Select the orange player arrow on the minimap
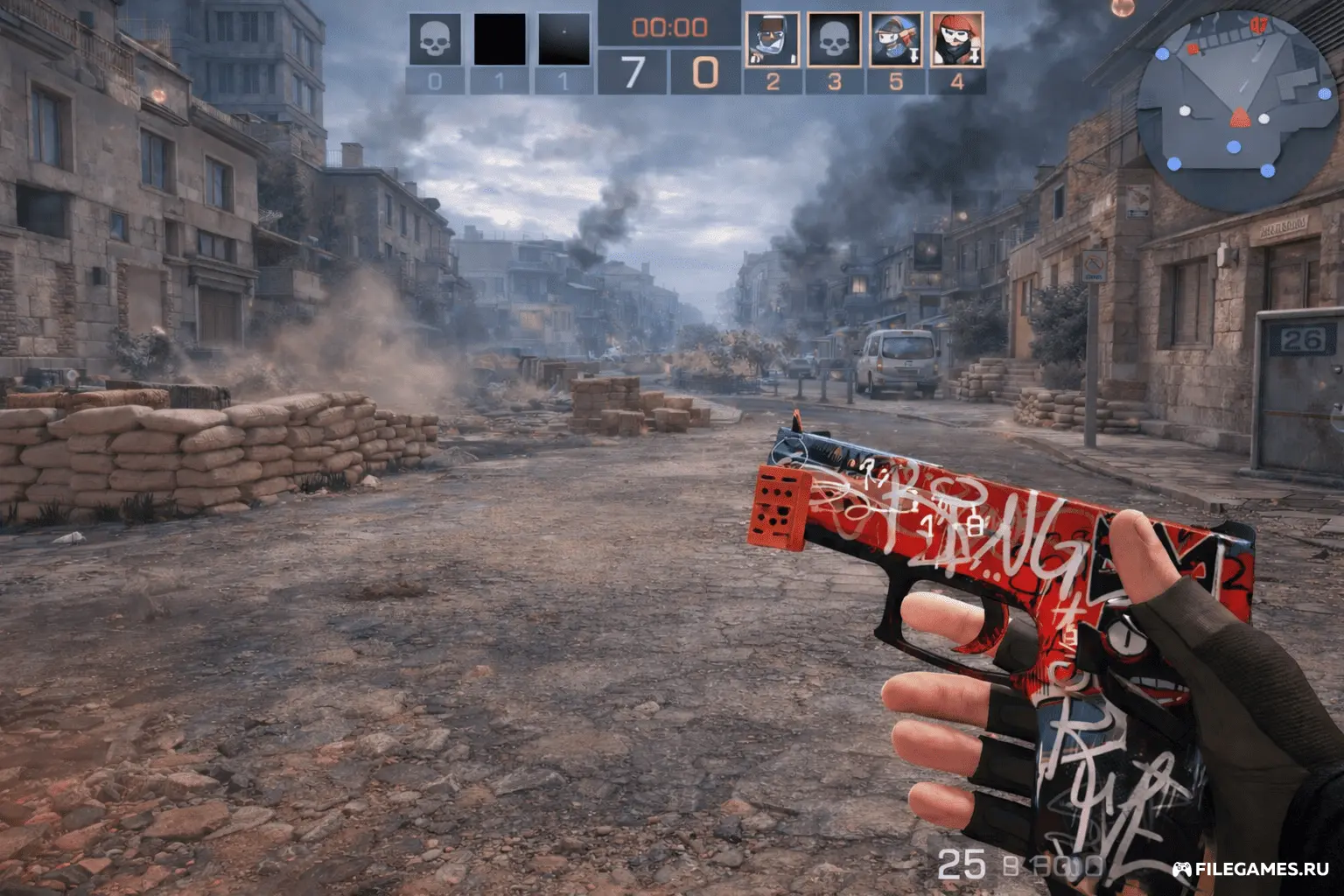Viewport: 1344px width, 896px height. click(1240, 118)
